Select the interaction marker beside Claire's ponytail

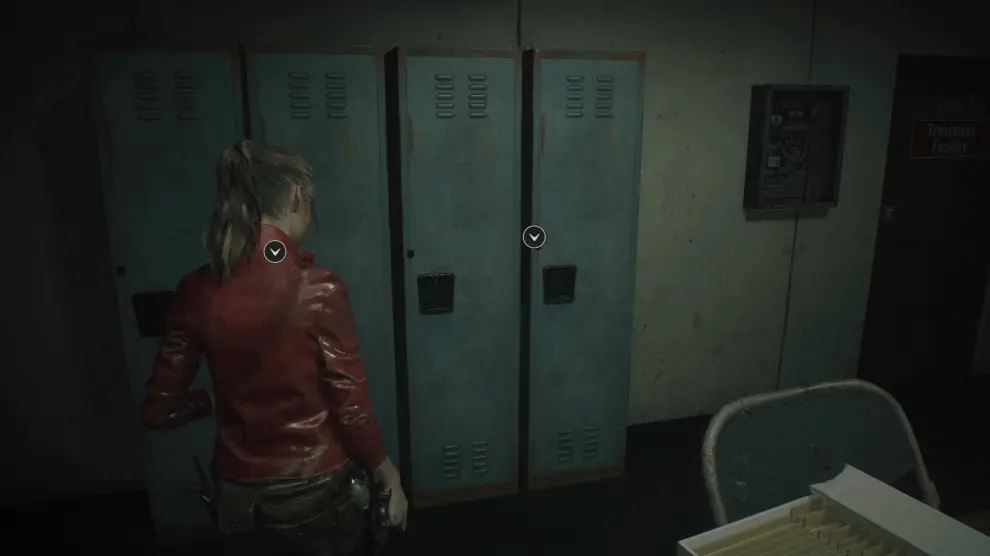(275, 252)
